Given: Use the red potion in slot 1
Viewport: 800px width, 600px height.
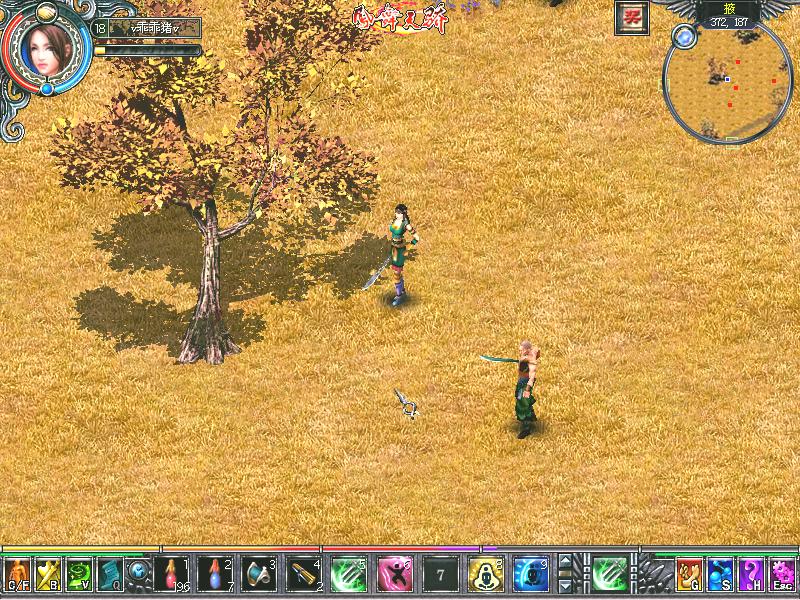Looking at the screenshot, I should (x=175, y=574).
